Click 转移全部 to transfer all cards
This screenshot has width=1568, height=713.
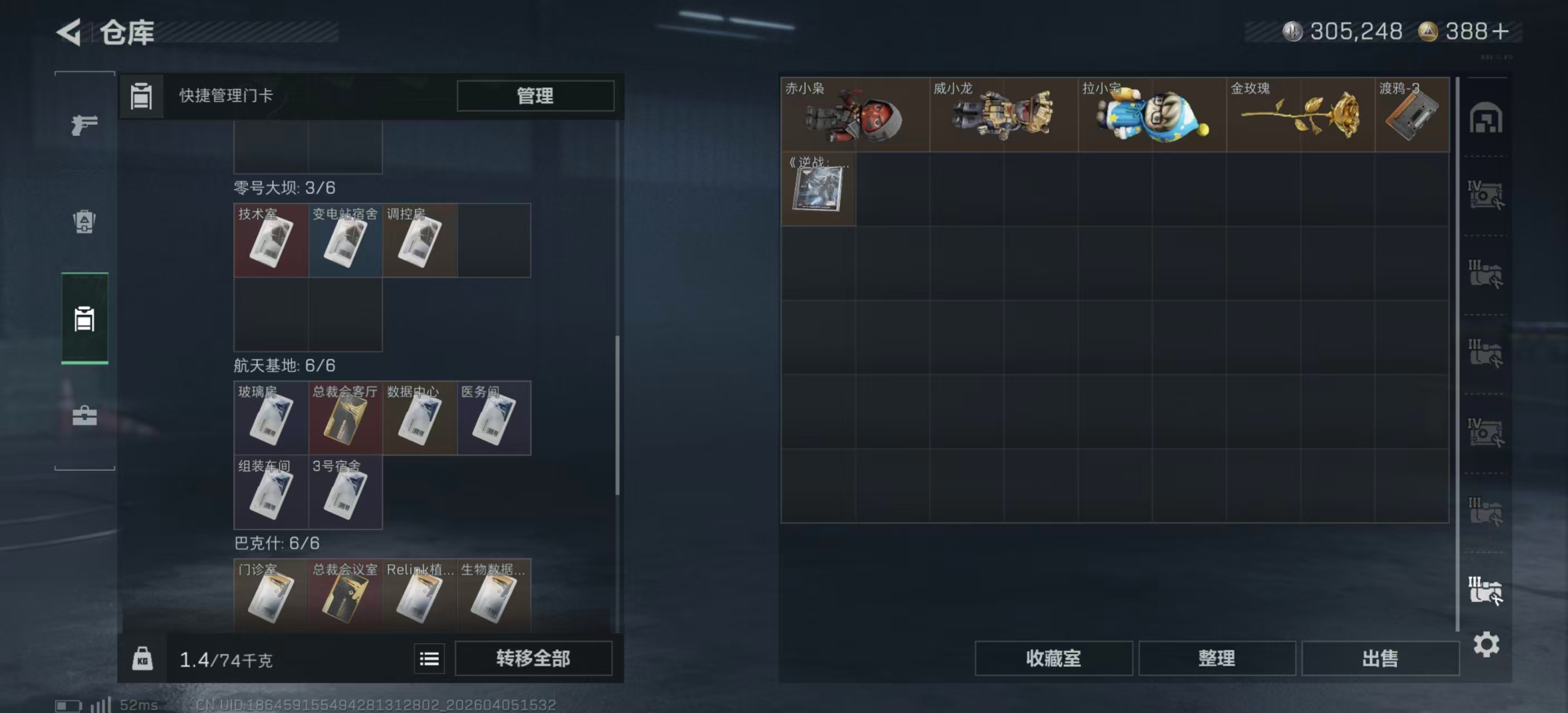click(534, 658)
